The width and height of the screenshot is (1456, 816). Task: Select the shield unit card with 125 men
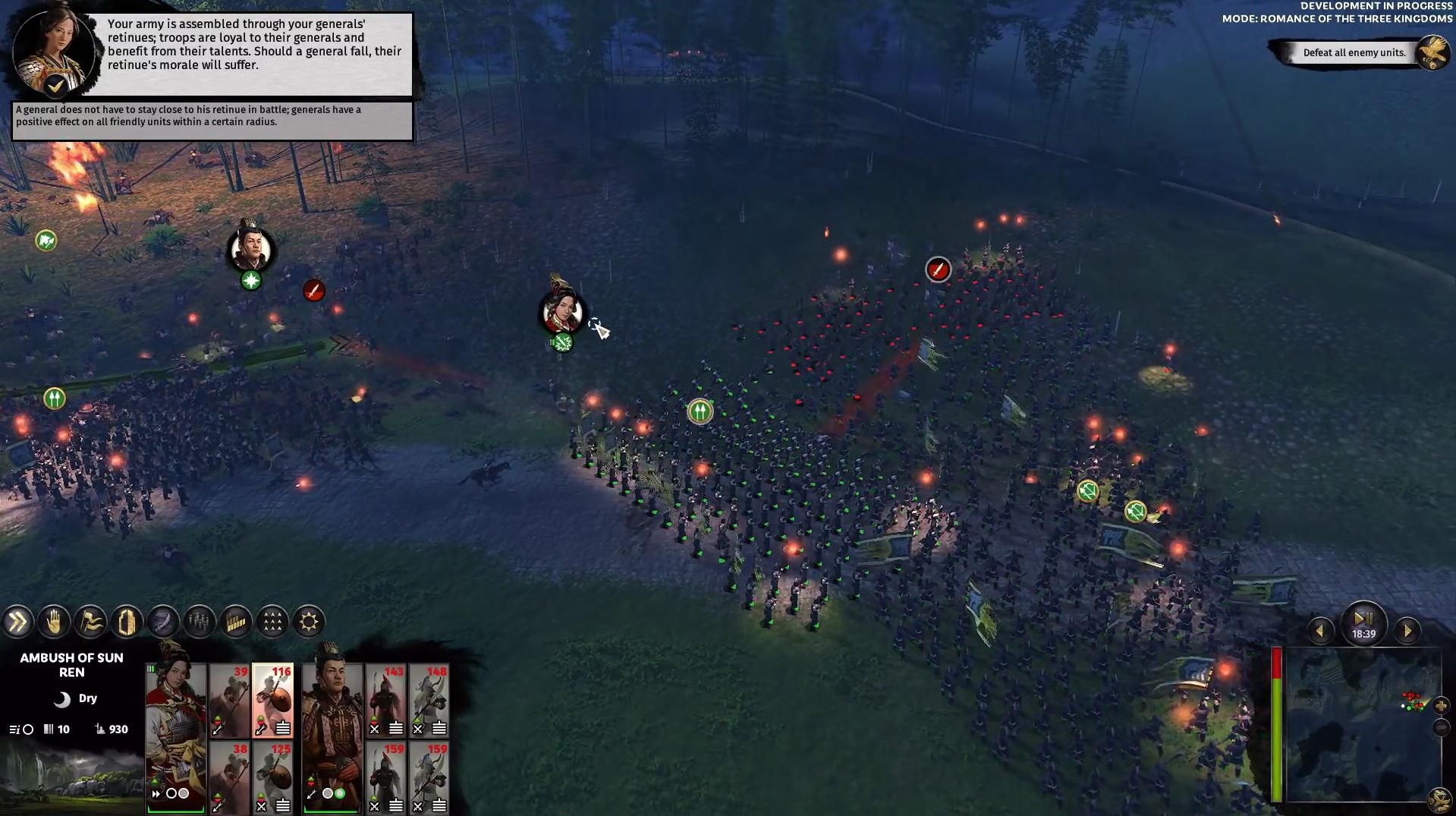click(272, 777)
